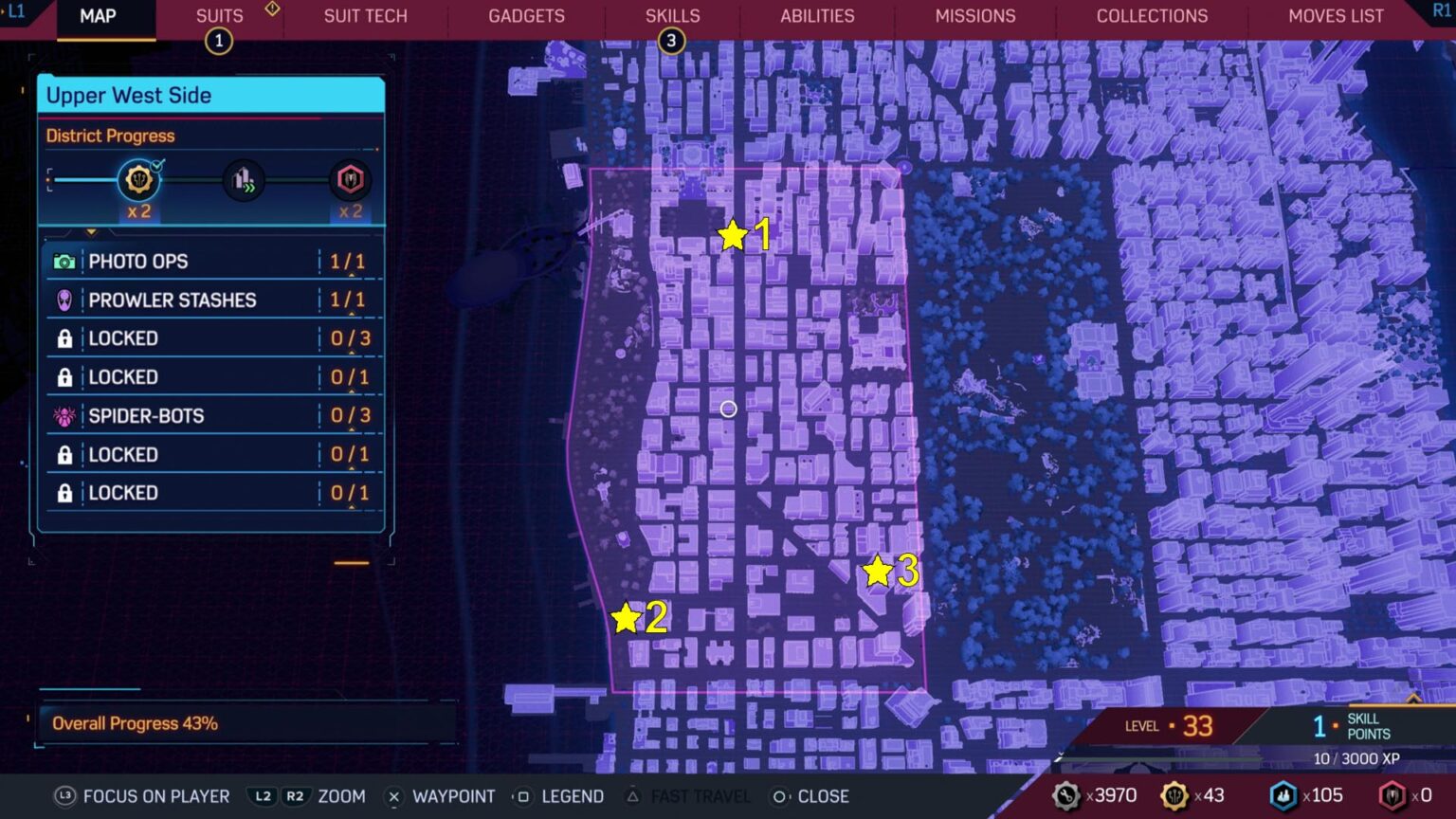This screenshot has height=819, width=1456.
Task: Switch to the SUITS tab
Action: 219,15
